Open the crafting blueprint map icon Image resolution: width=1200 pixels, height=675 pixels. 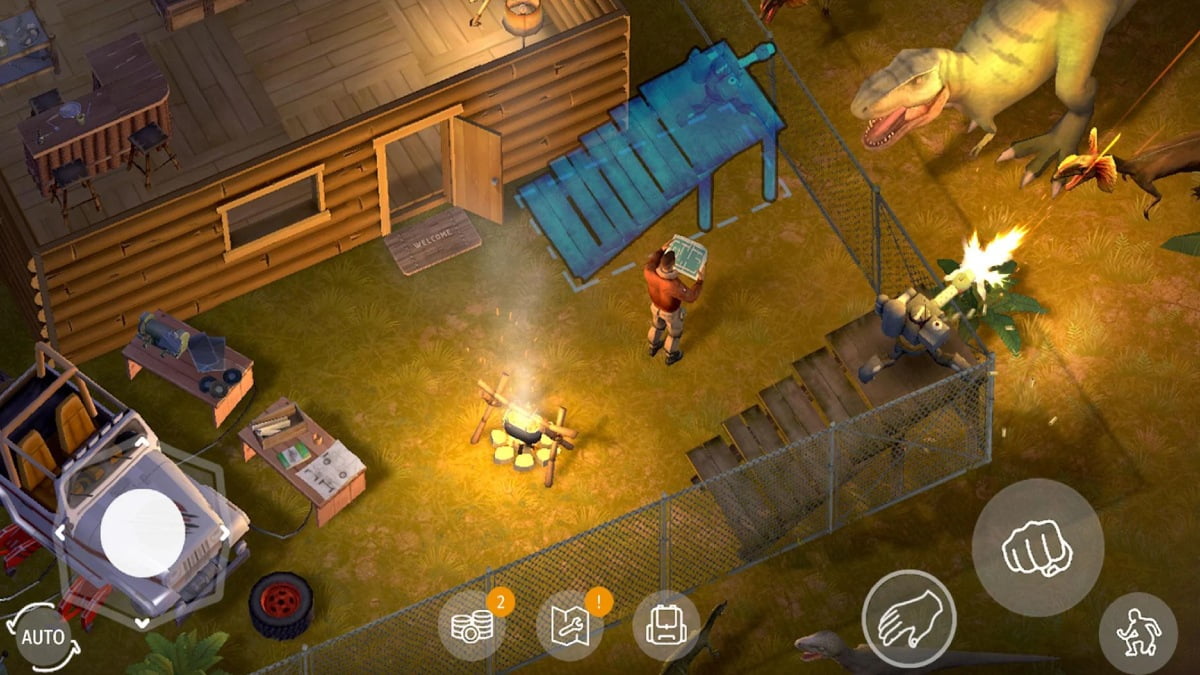[x=569, y=626]
